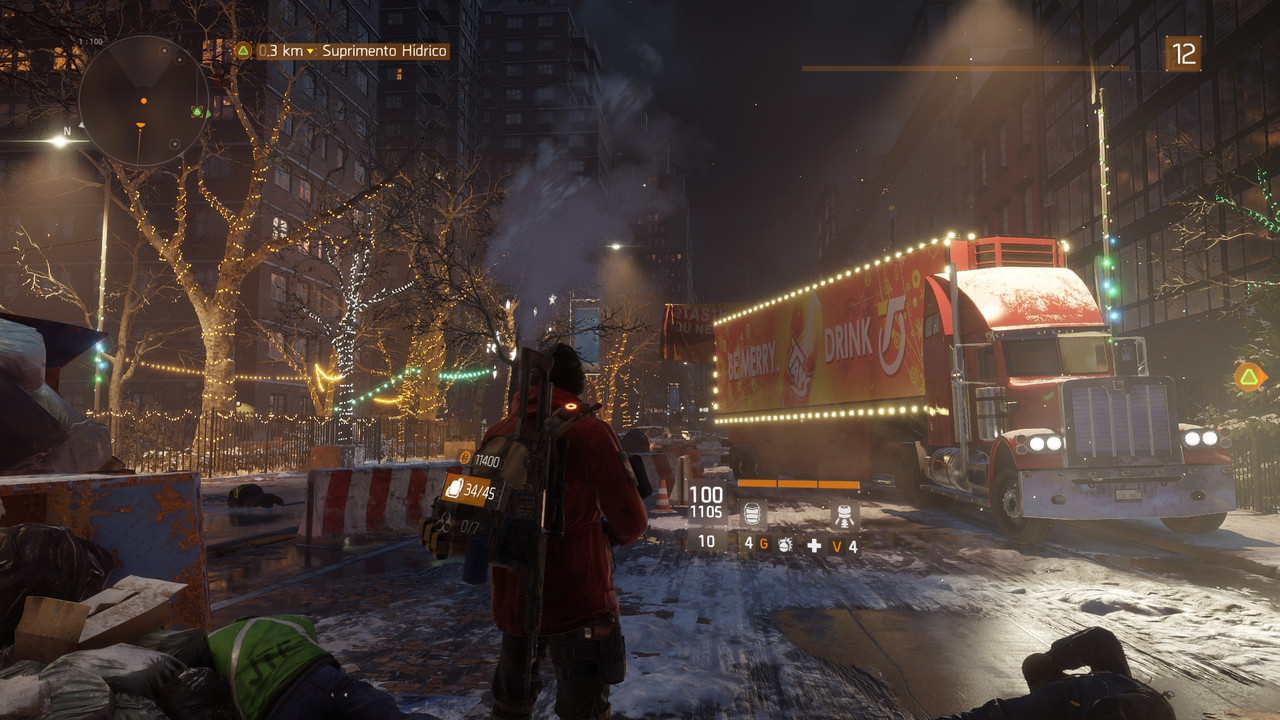
Task: Click the level 12 badge
Action: point(1183,54)
